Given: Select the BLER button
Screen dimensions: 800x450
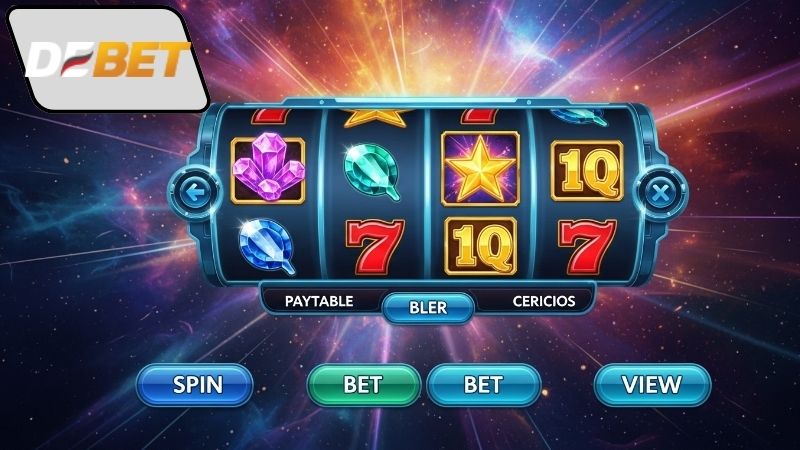Looking at the screenshot, I should point(428,308).
